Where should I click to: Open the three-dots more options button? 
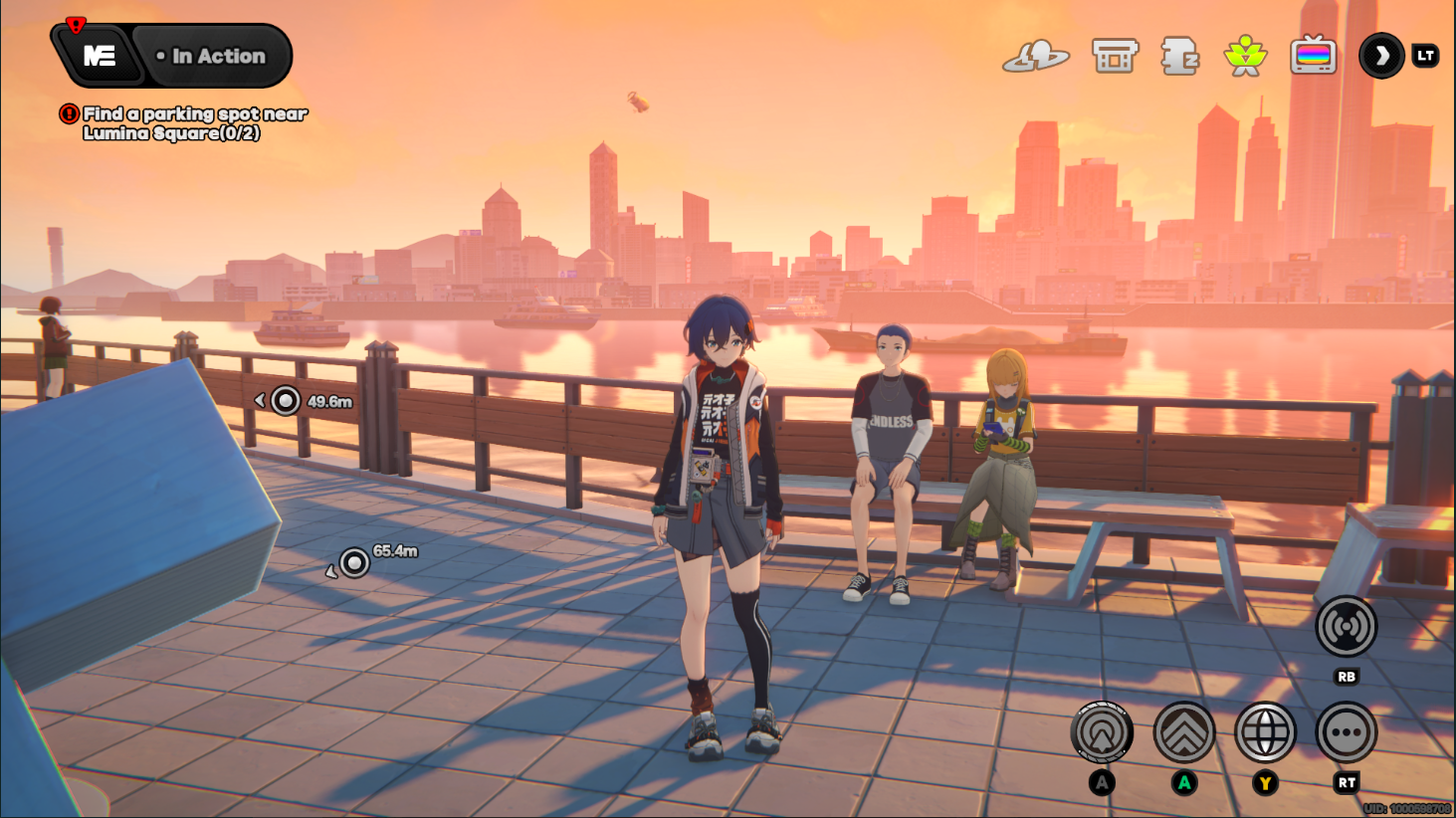[x=1346, y=732]
